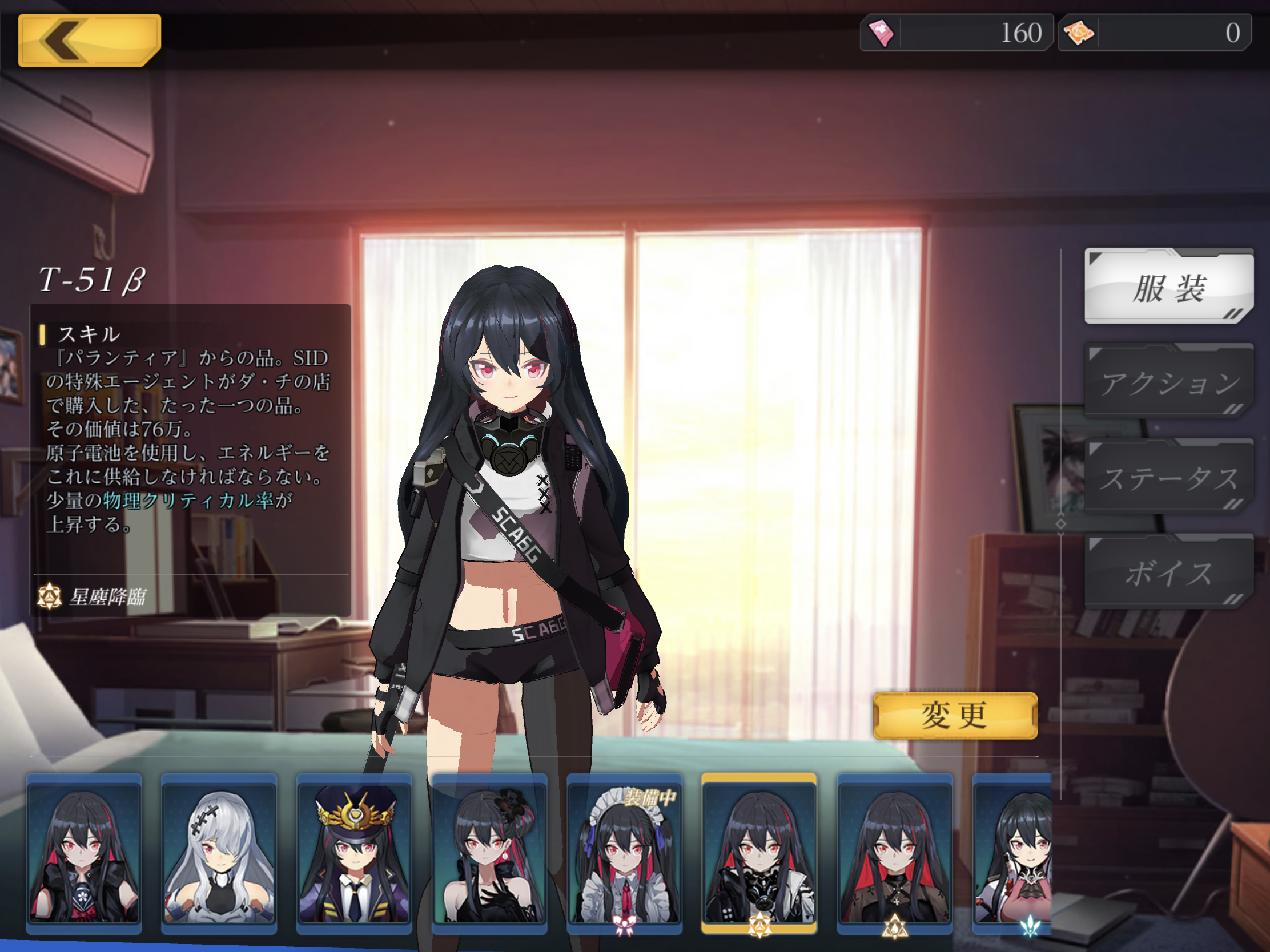Select the ボイス tab
This screenshot has height=952, width=1270.
(1168, 572)
